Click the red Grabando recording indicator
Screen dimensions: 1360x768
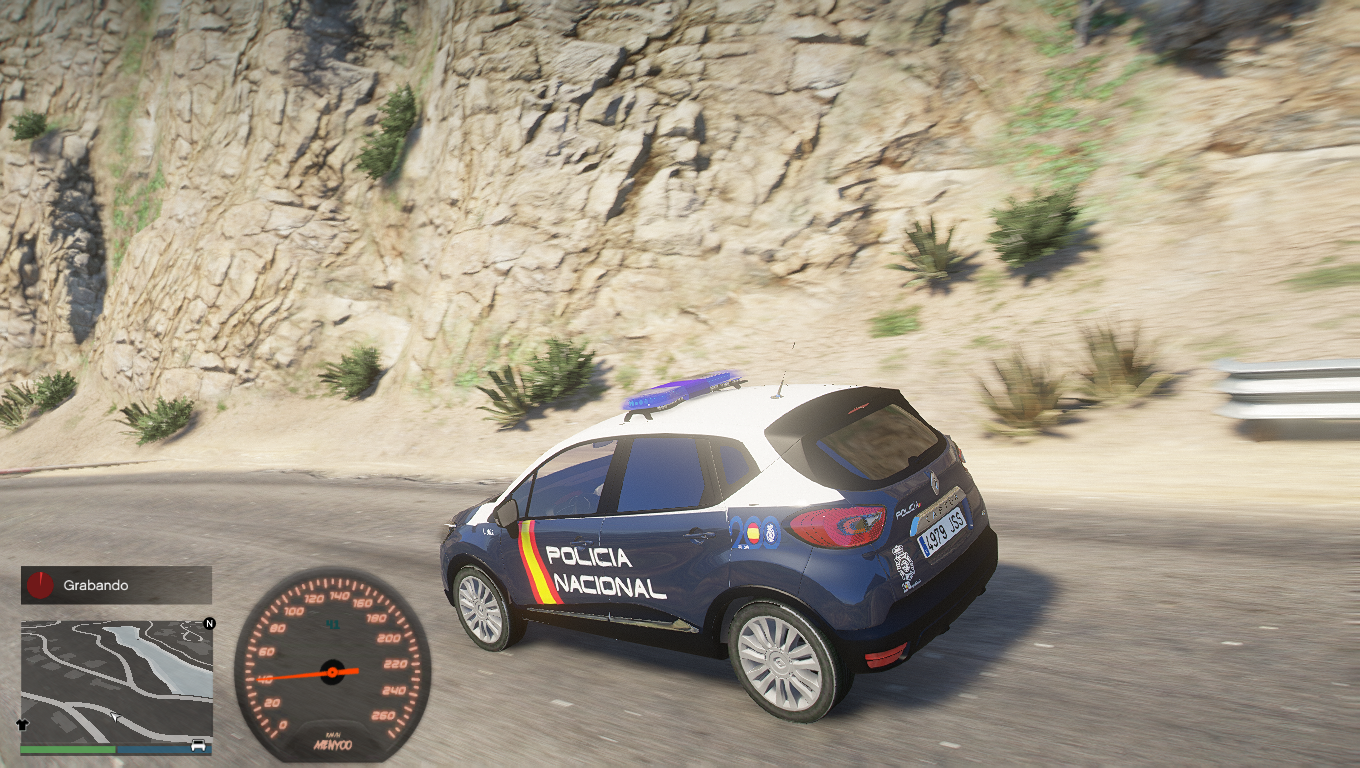(40, 585)
